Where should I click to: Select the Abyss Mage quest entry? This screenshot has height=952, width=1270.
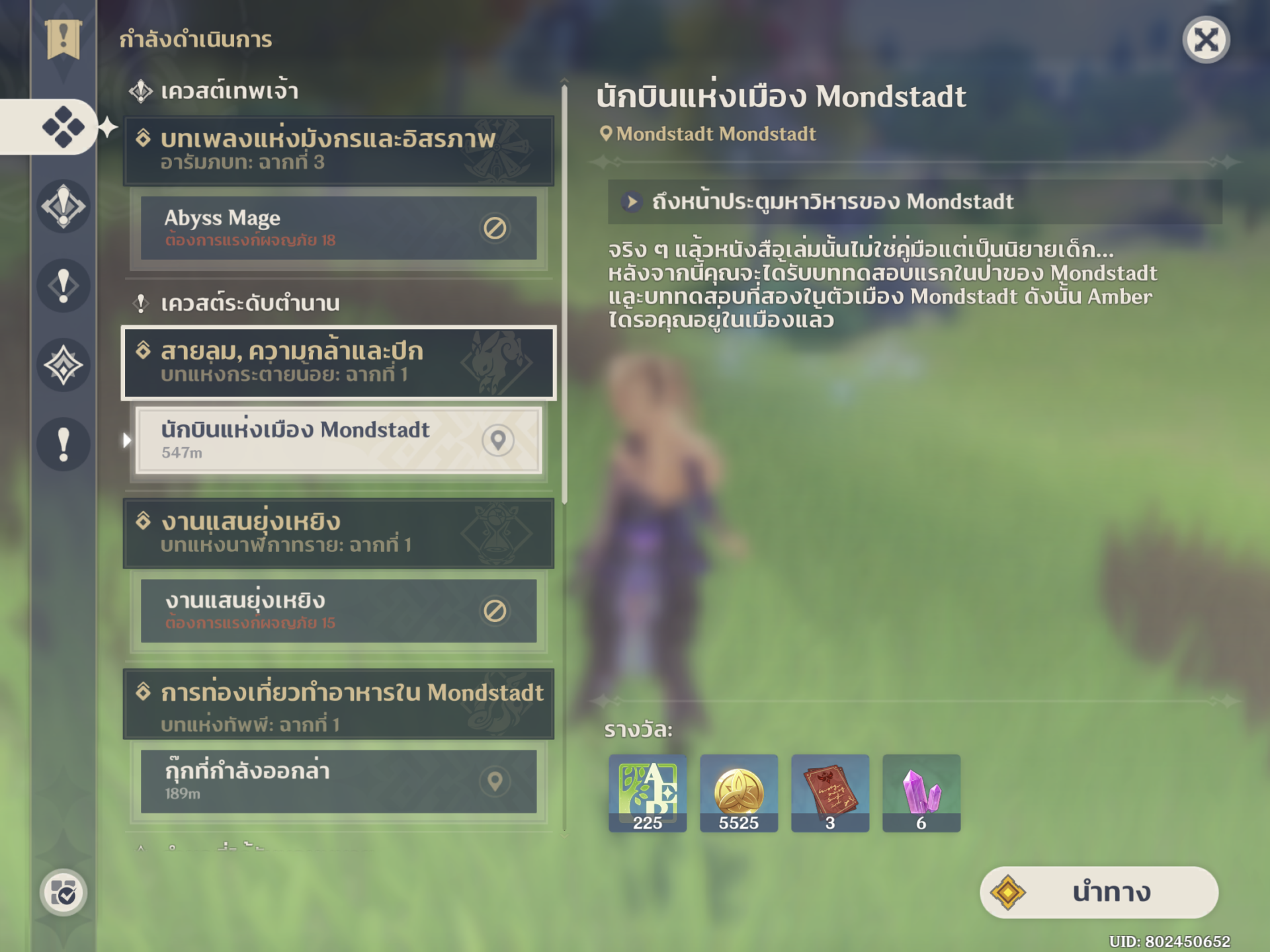338,227
